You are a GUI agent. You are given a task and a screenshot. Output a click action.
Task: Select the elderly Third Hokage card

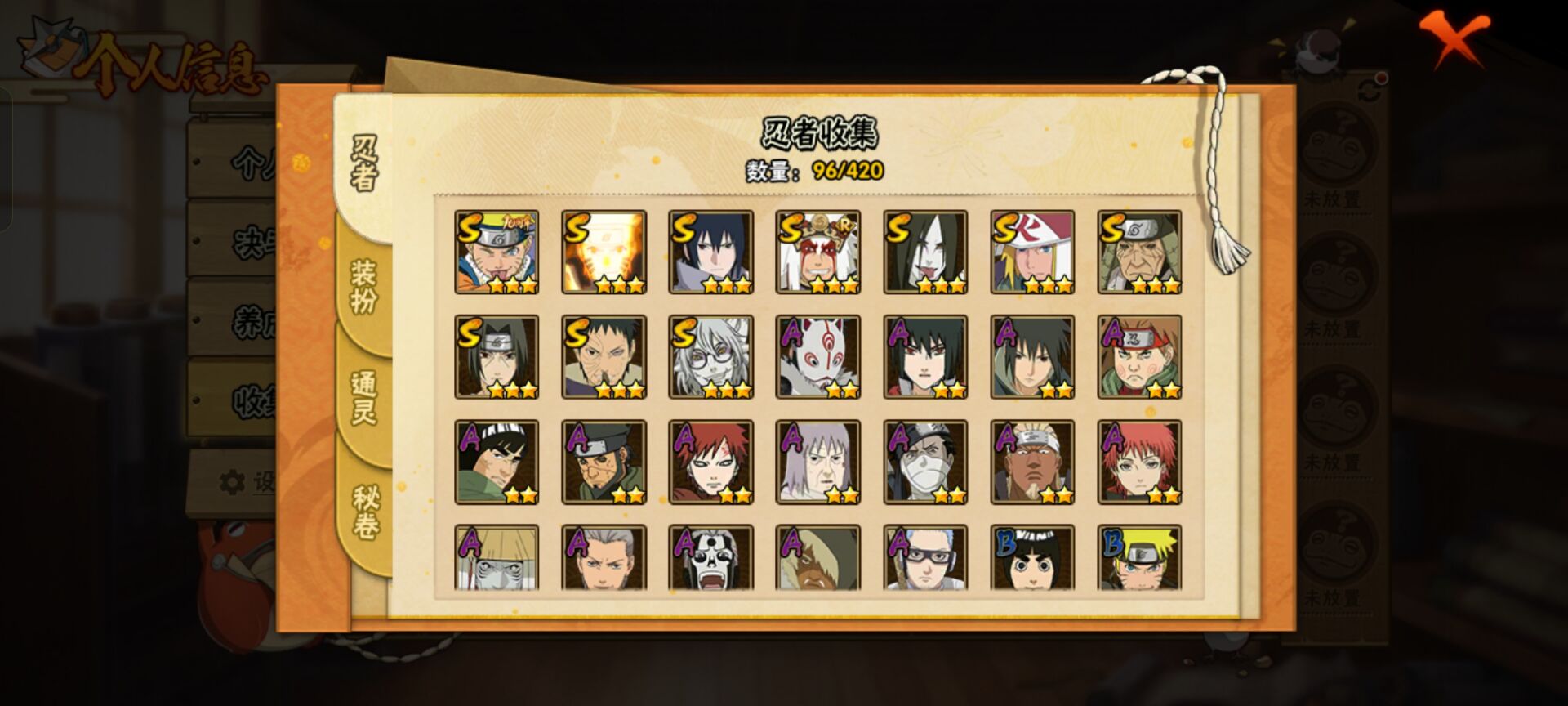1139,252
